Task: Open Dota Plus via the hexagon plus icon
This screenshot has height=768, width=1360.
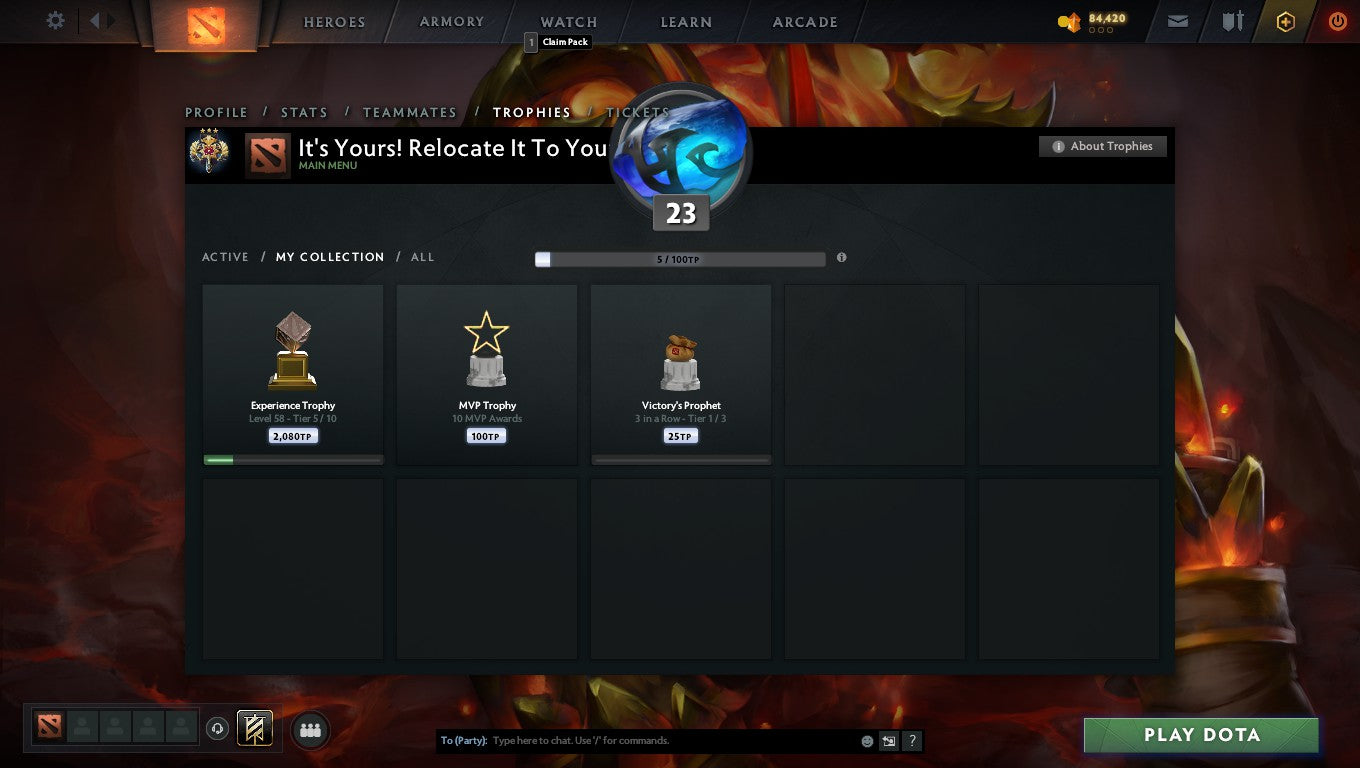Action: pyautogui.click(x=1286, y=20)
